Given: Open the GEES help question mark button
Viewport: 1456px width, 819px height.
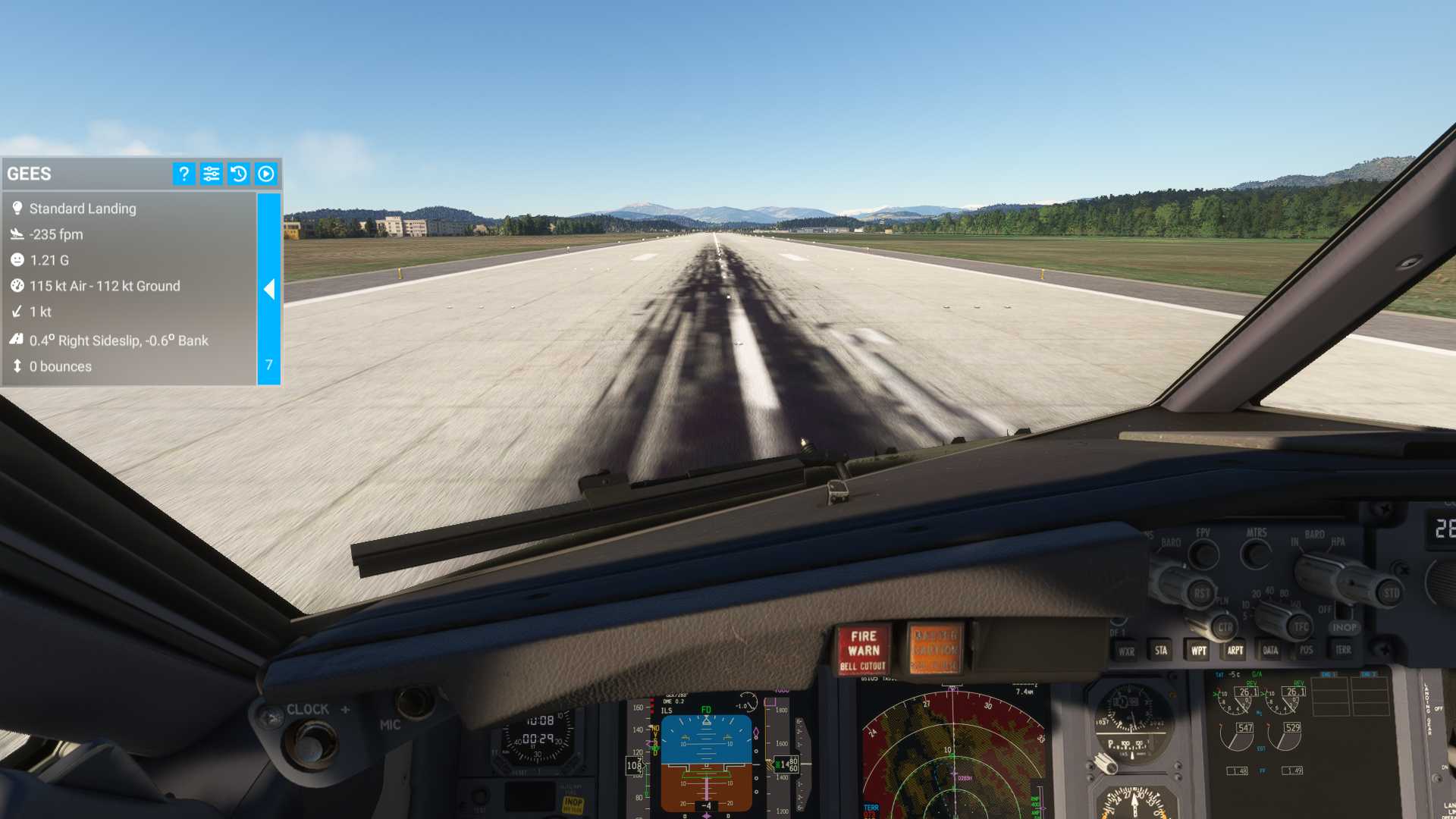Looking at the screenshot, I should pyautogui.click(x=184, y=174).
